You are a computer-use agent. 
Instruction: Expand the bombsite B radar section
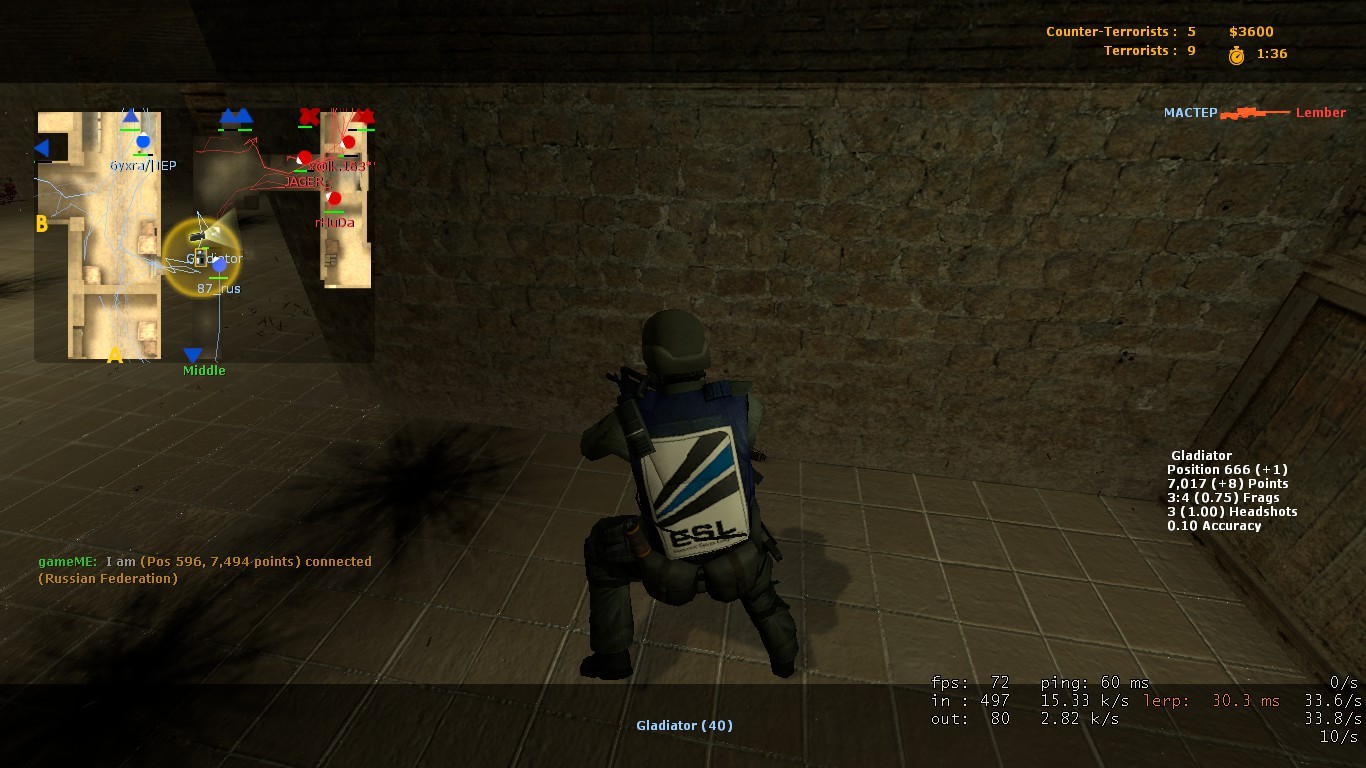41,224
